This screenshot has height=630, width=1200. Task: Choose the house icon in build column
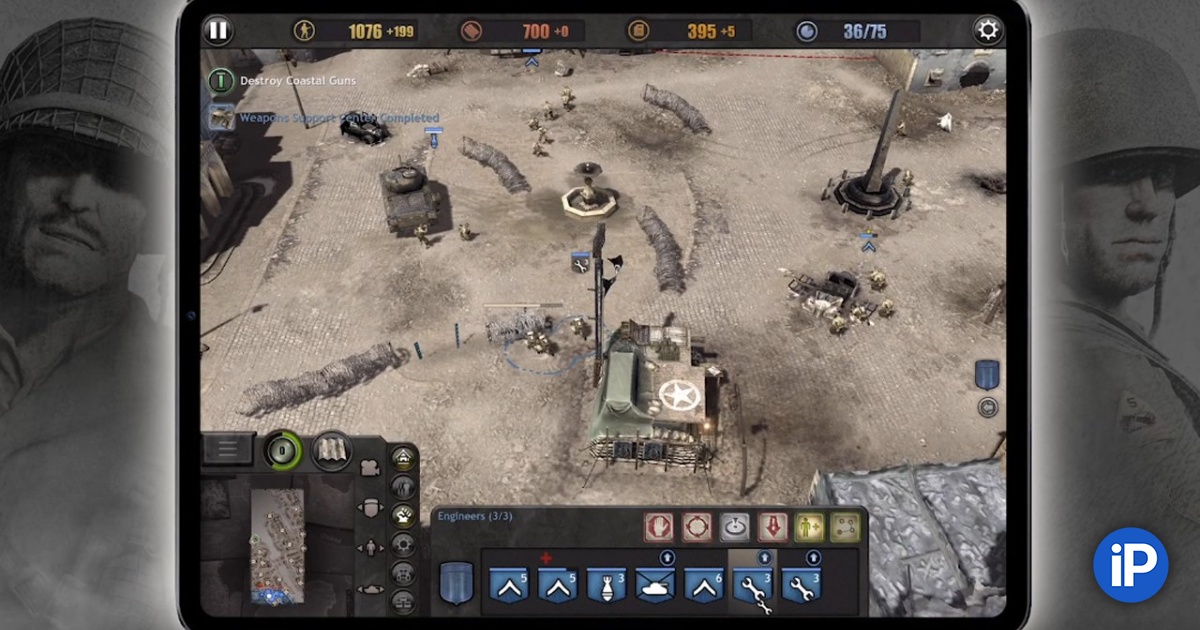pyautogui.click(x=403, y=459)
